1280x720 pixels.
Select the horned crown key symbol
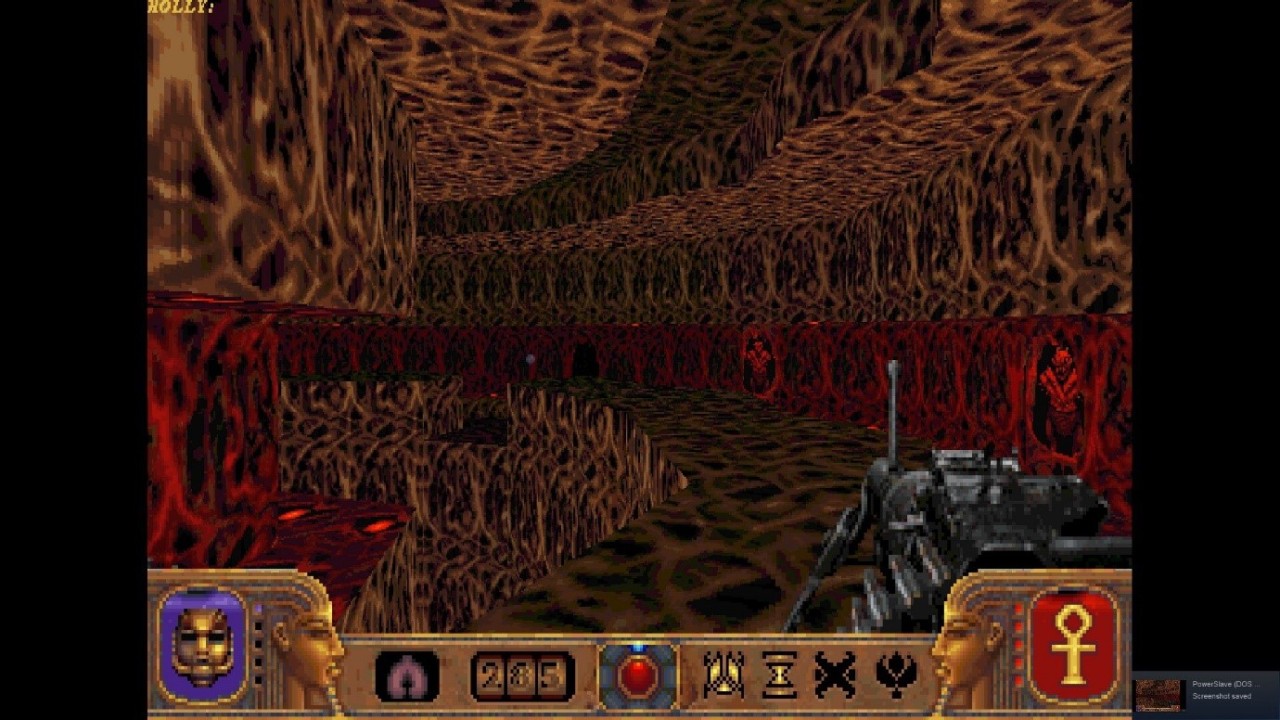coord(722,675)
